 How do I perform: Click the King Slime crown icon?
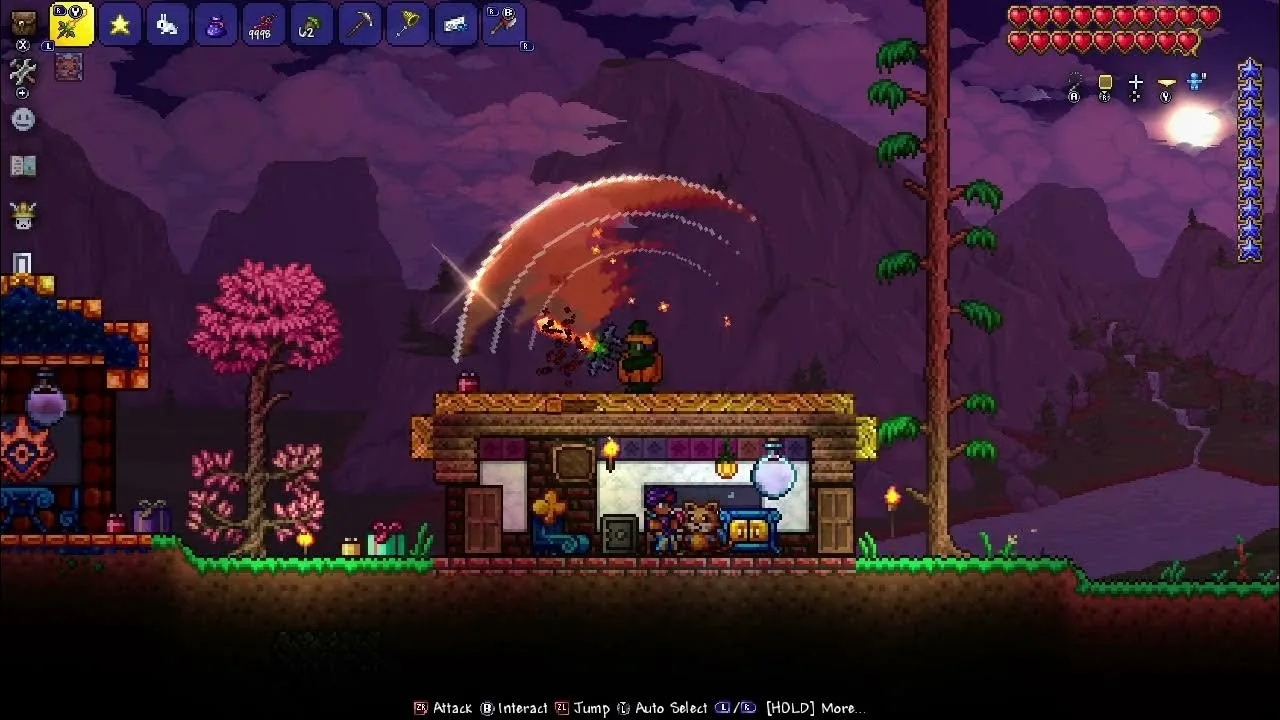pos(24,214)
